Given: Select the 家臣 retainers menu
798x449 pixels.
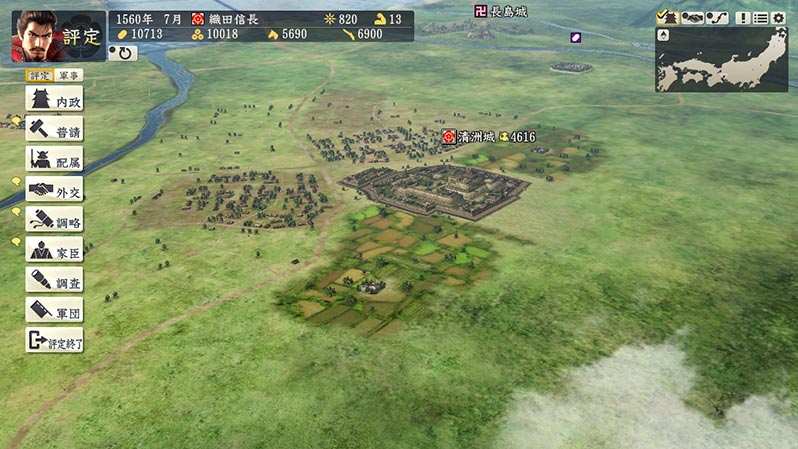Looking at the screenshot, I should pyautogui.click(x=54, y=250).
